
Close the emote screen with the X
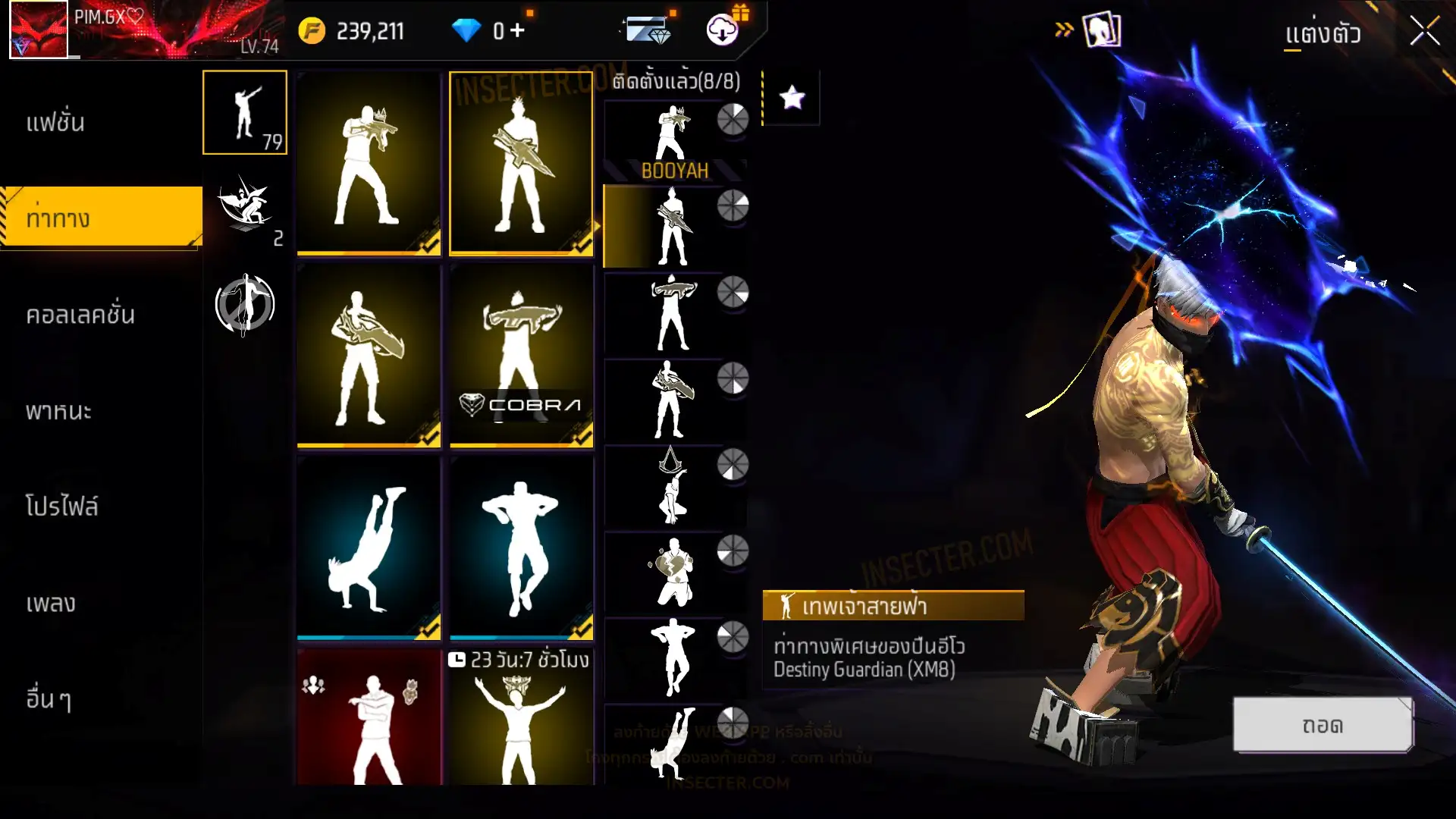1424,32
